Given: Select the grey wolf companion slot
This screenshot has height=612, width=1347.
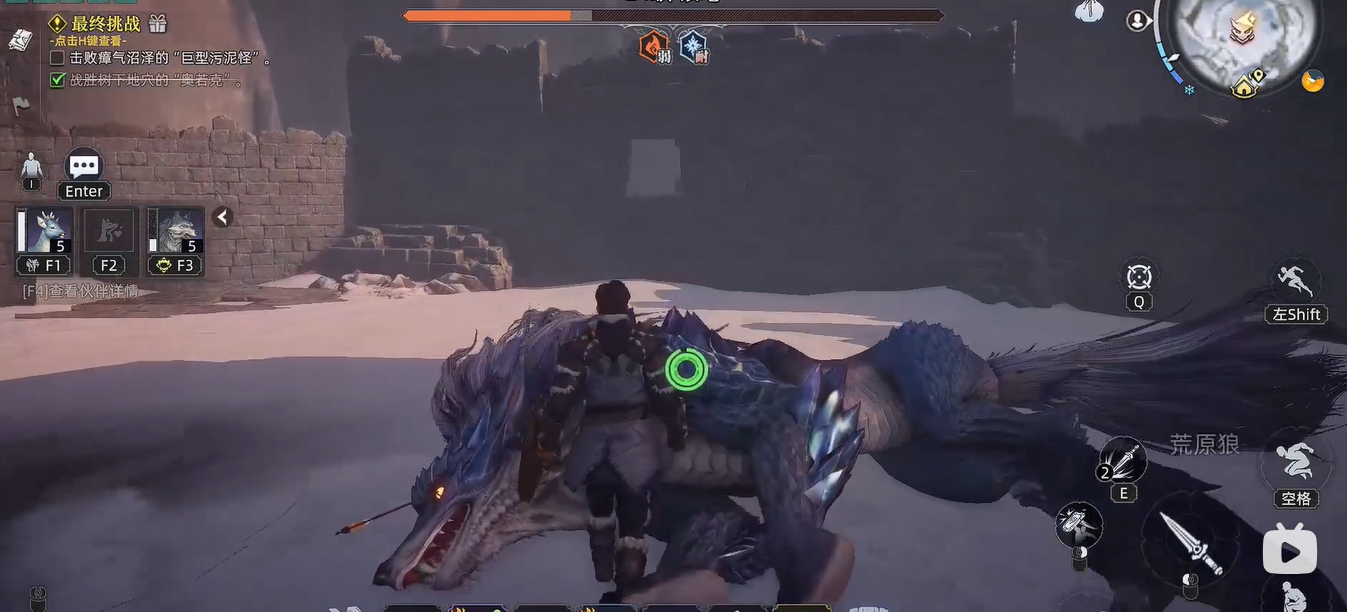Looking at the screenshot, I should tap(175, 231).
